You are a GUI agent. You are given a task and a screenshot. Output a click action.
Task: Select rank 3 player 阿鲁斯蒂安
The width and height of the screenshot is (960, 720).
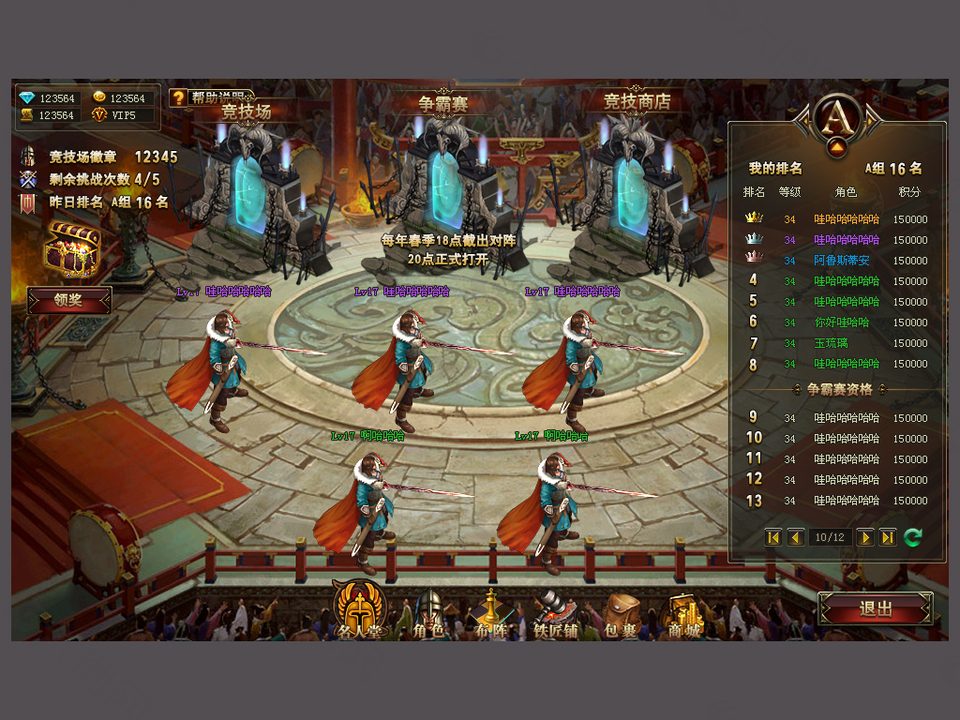[x=841, y=261]
